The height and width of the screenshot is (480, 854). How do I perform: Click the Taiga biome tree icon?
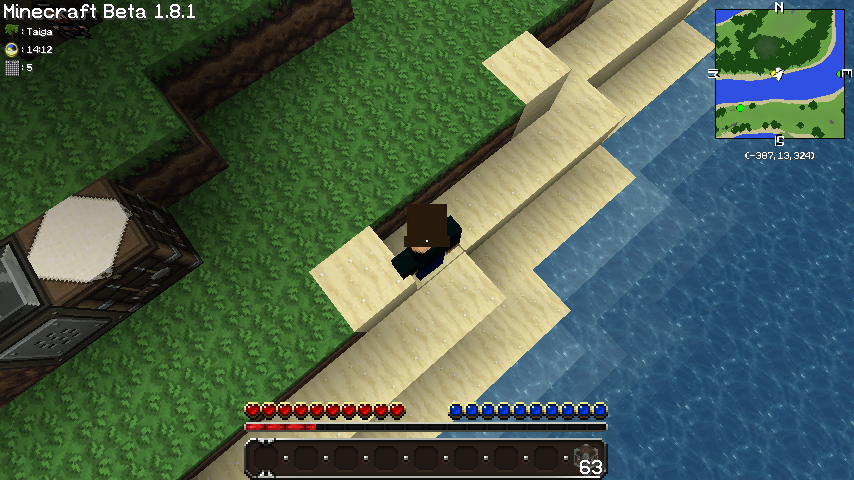coord(12,31)
